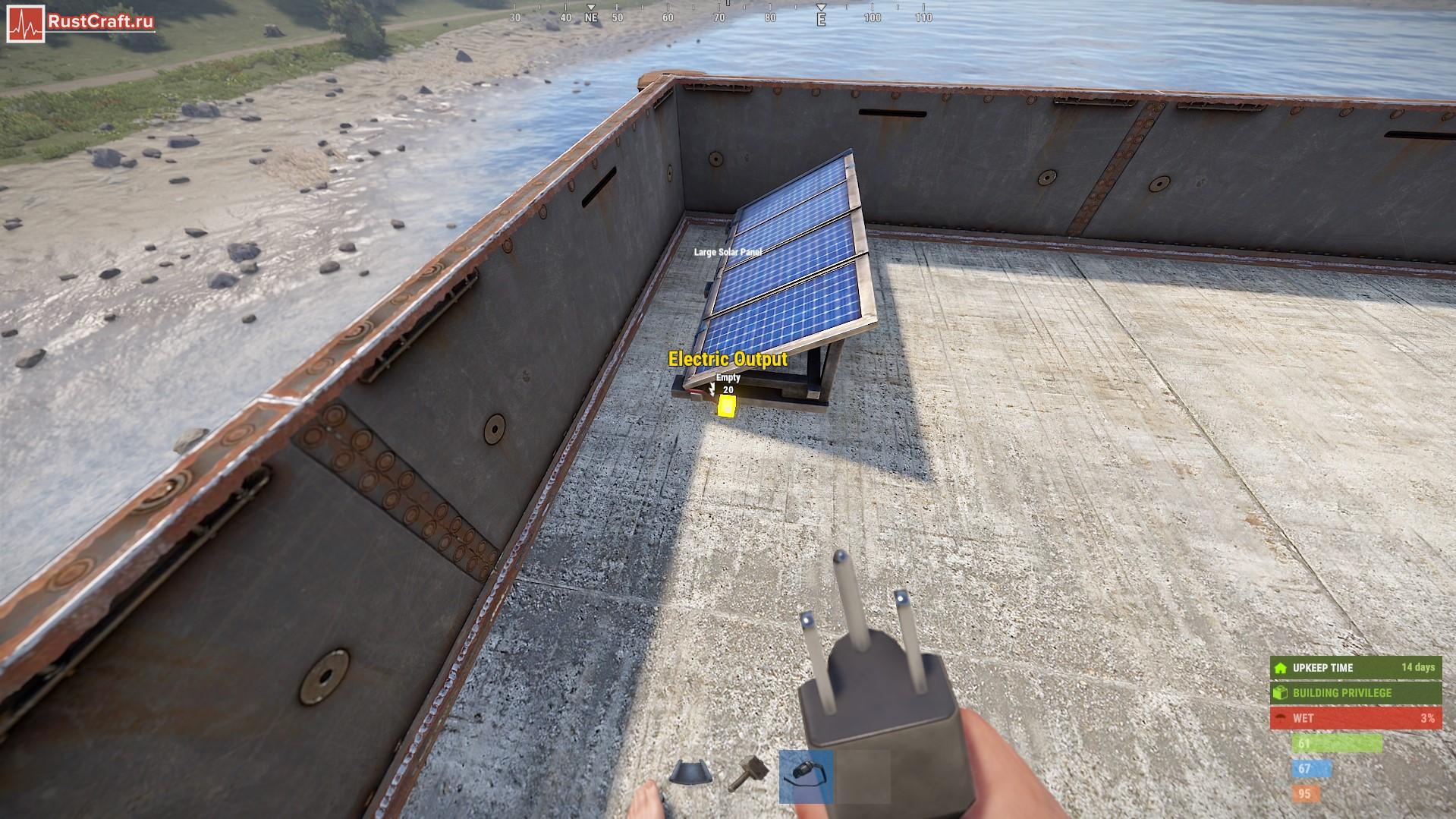Select the building plan hotbar slot
1456x819 pixels.
690,773
